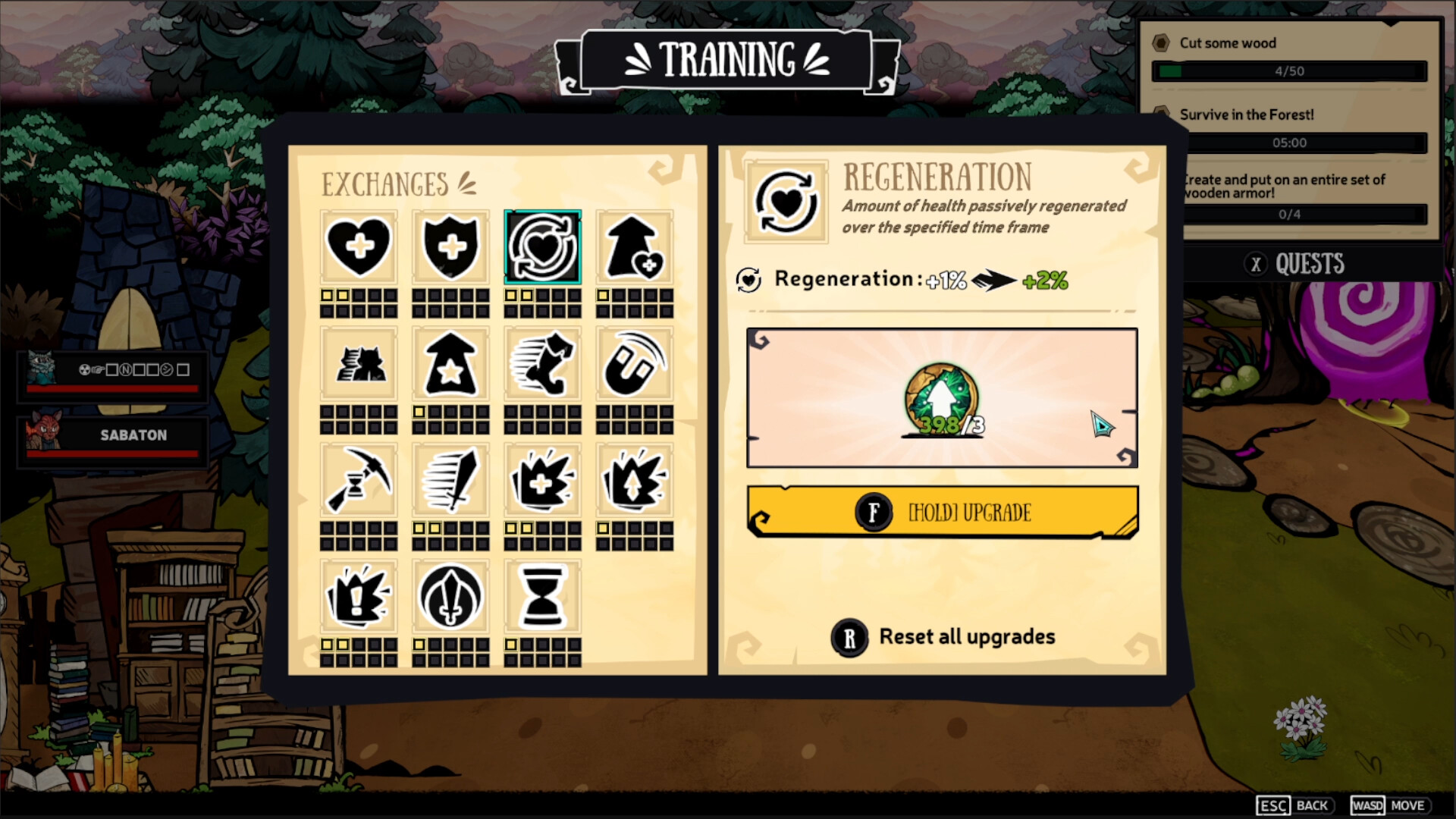Open the hourglass duration upgrade

pos(543,597)
